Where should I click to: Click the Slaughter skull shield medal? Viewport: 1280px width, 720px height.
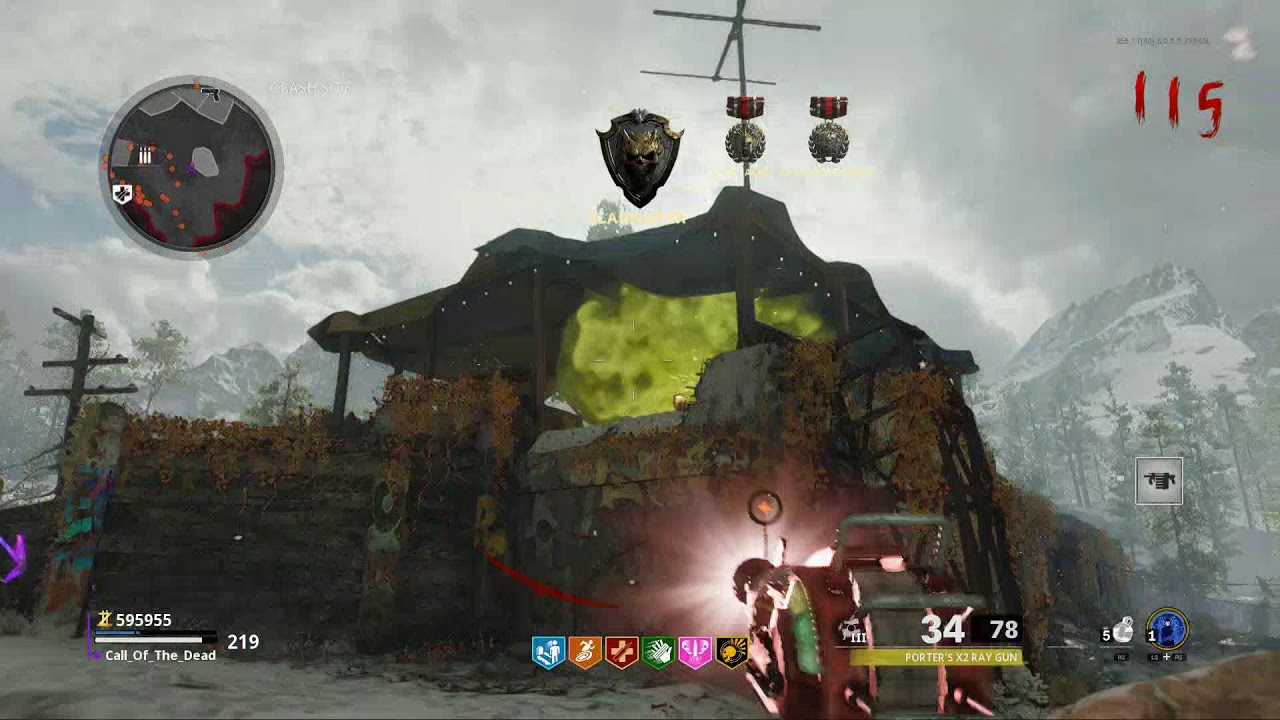(640, 159)
